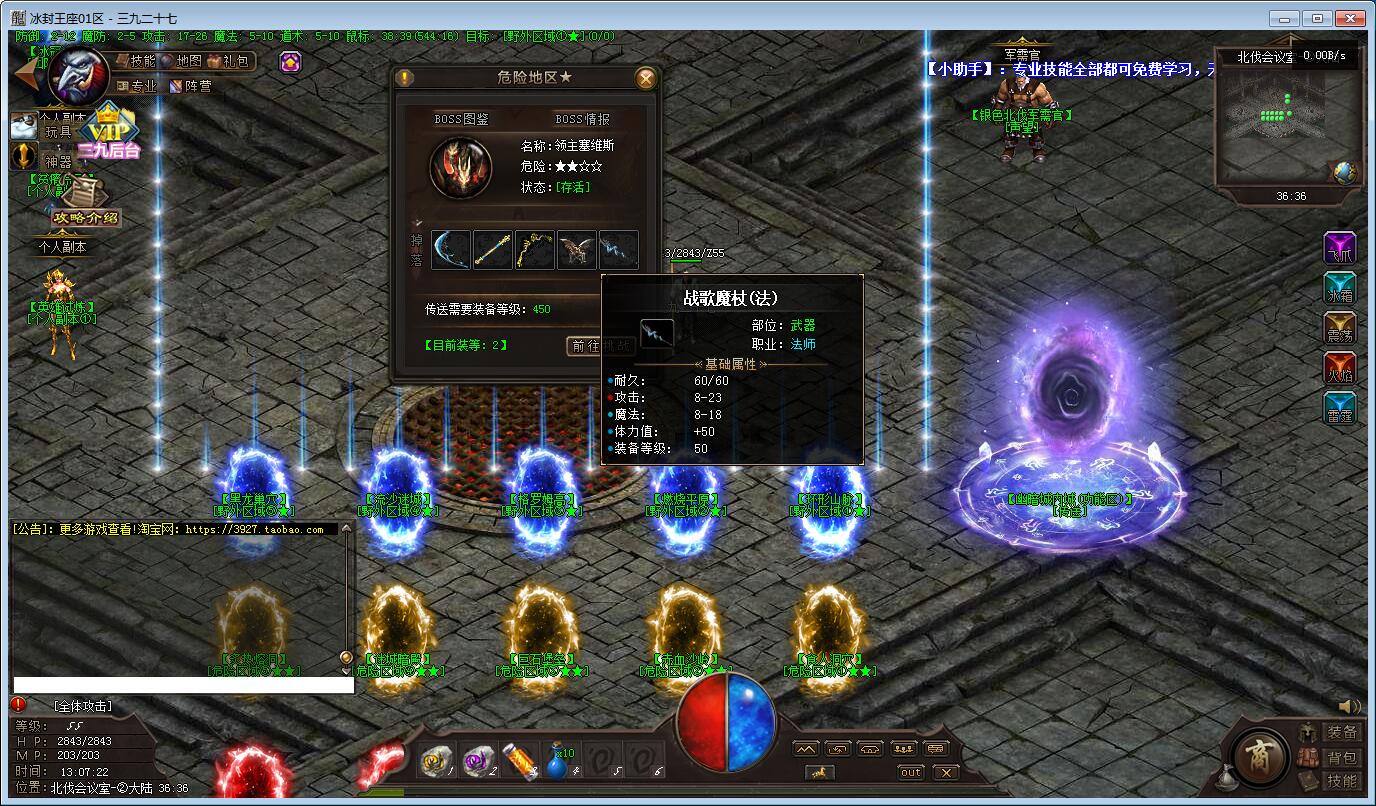The image size is (1376, 806).
Task: Open the 商 shop round button
Action: tap(1260, 758)
